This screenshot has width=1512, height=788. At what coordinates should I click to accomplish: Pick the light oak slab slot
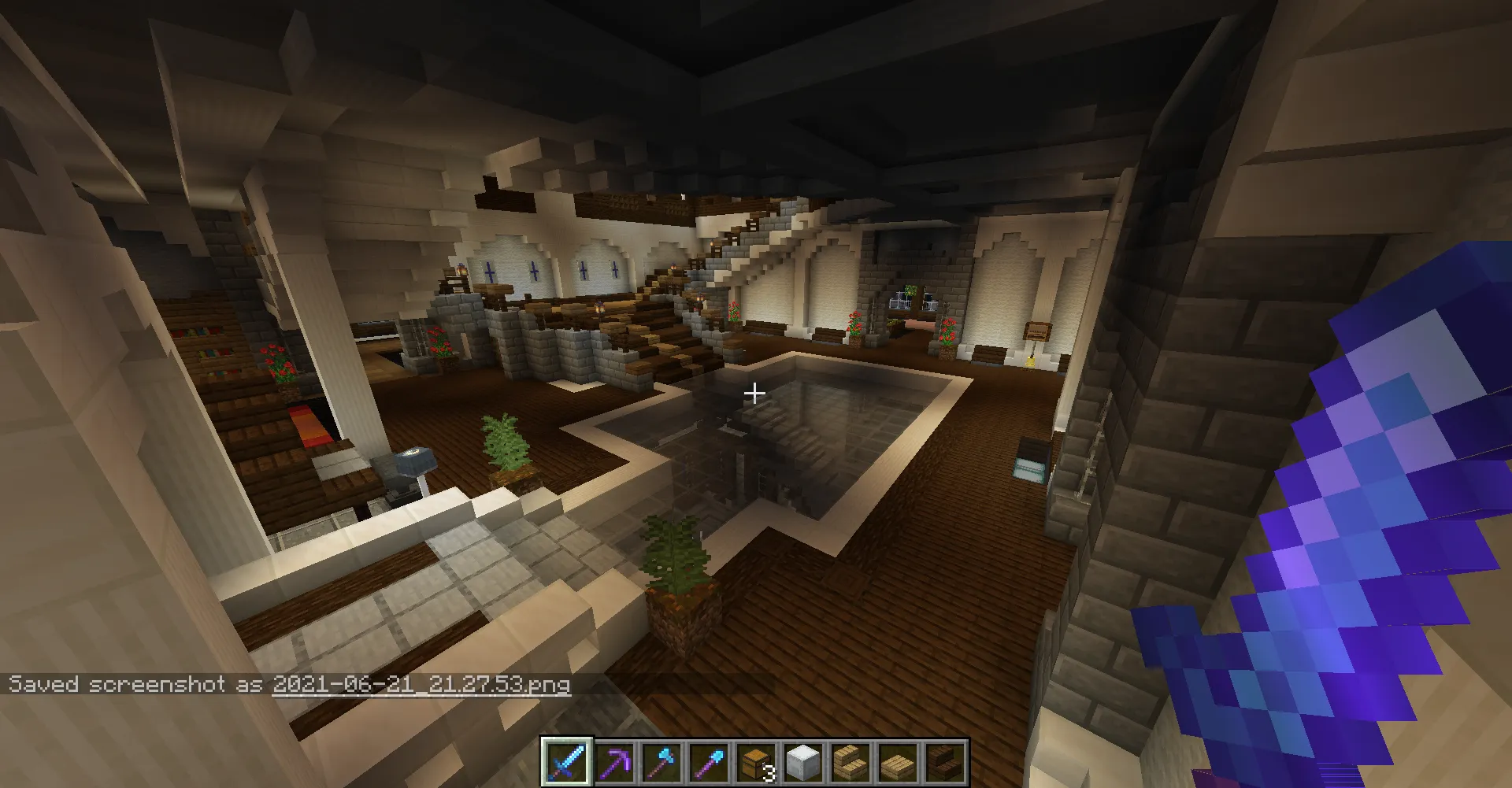coord(897,762)
